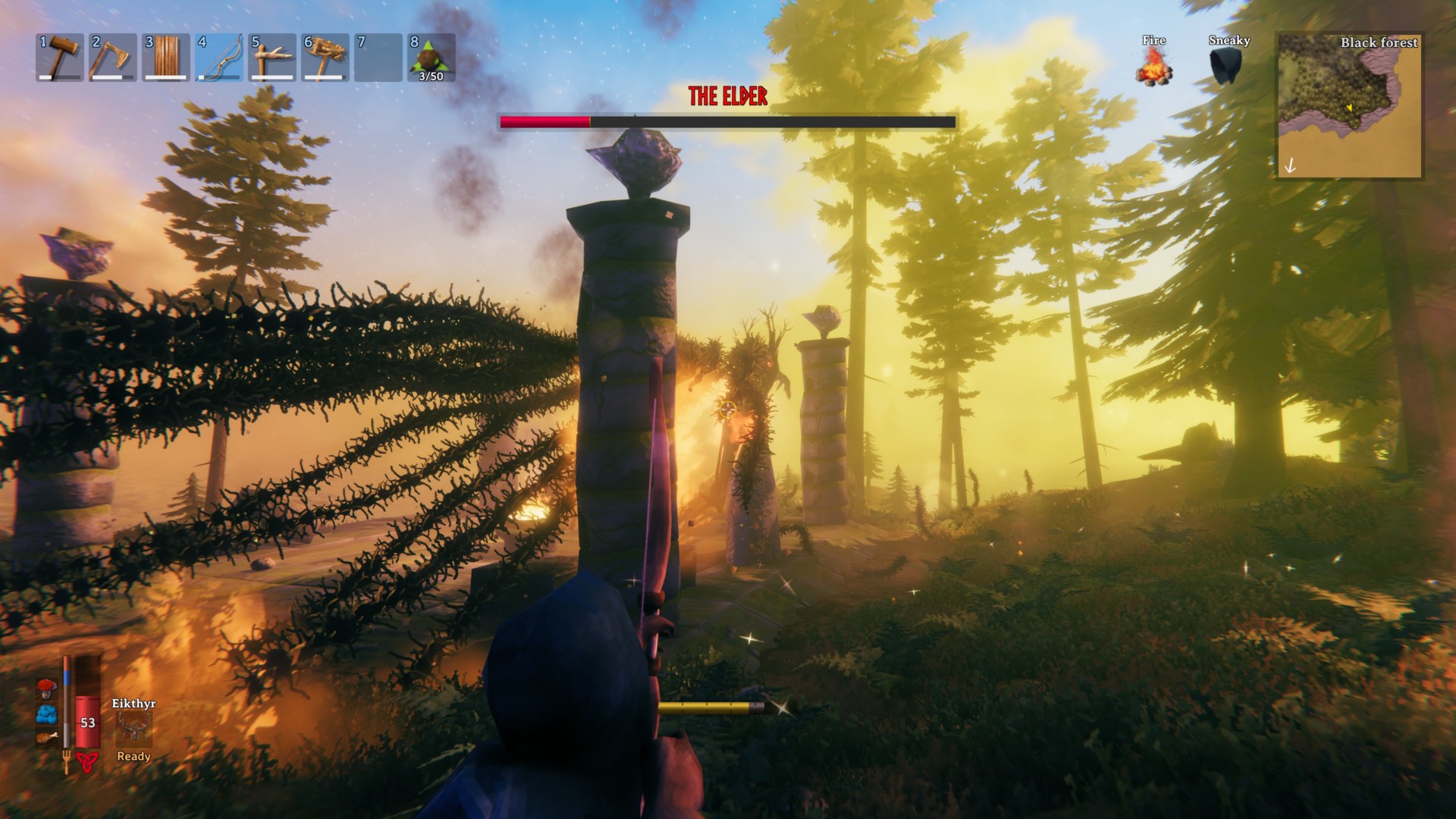Click the blueberries food icon
Screen dimensions: 1456x819
point(46,714)
